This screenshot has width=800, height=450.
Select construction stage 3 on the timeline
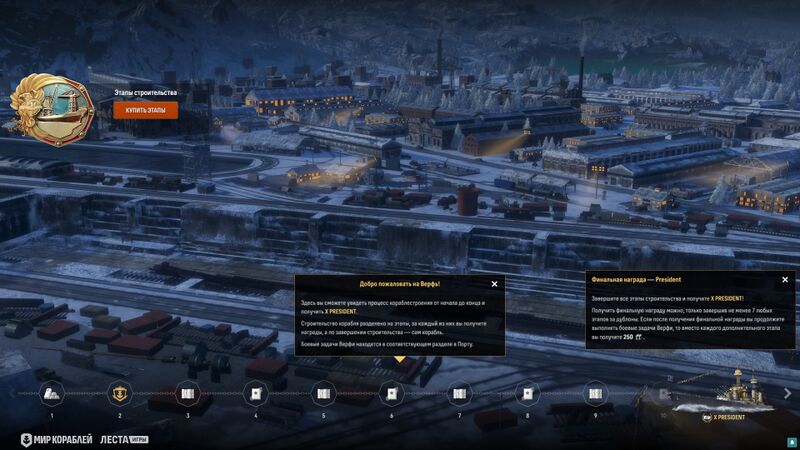188,393
